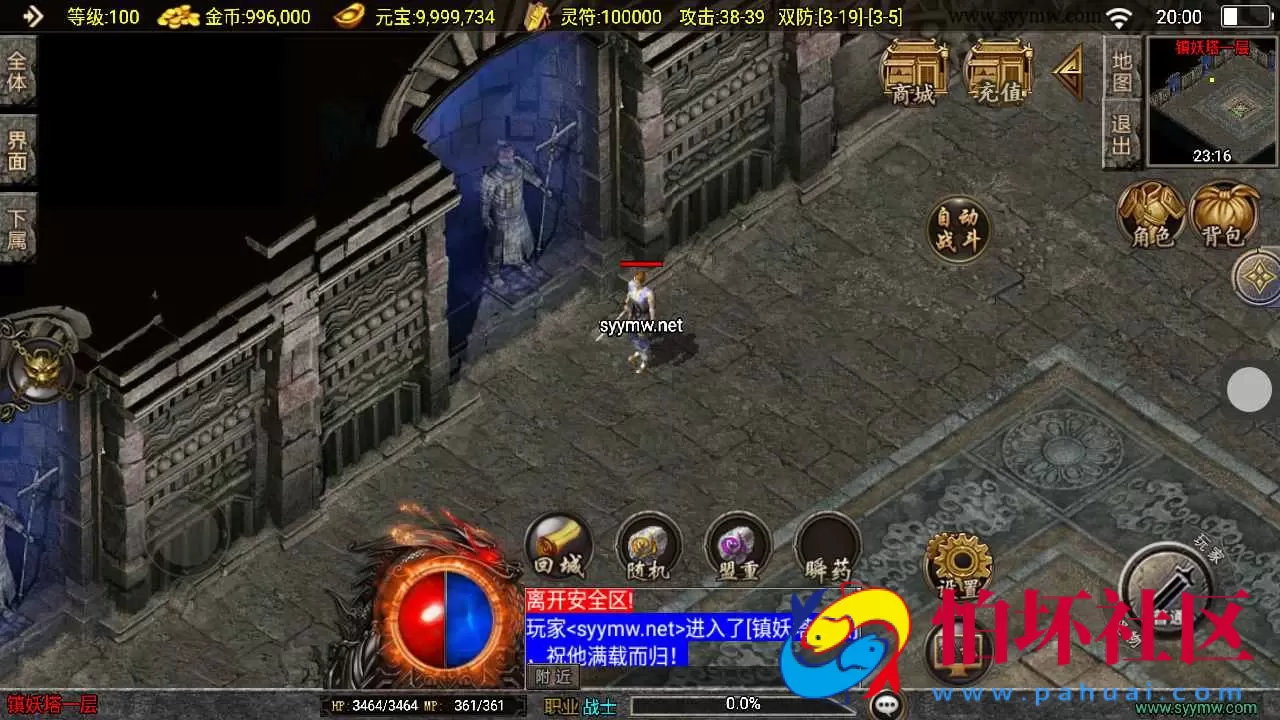
Task: Click the 0.0% experience progress bar
Action: point(740,703)
